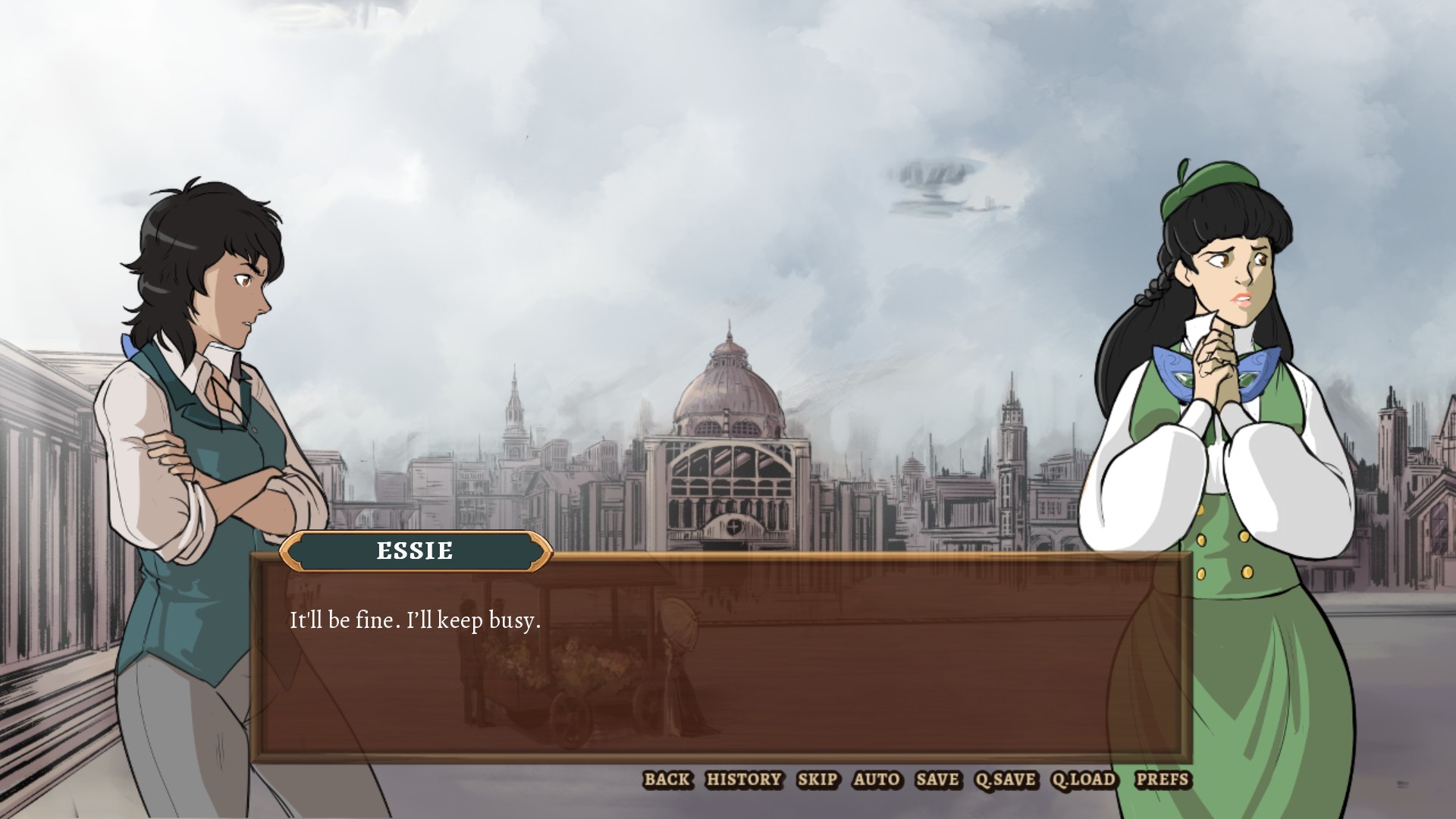
Task: Open the Save game menu
Action: (x=937, y=780)
